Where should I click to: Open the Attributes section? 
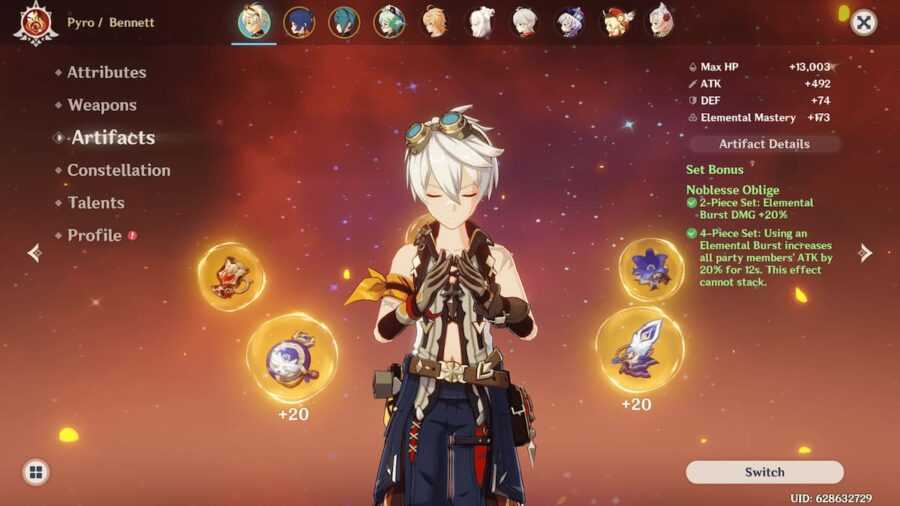(106, 72)
